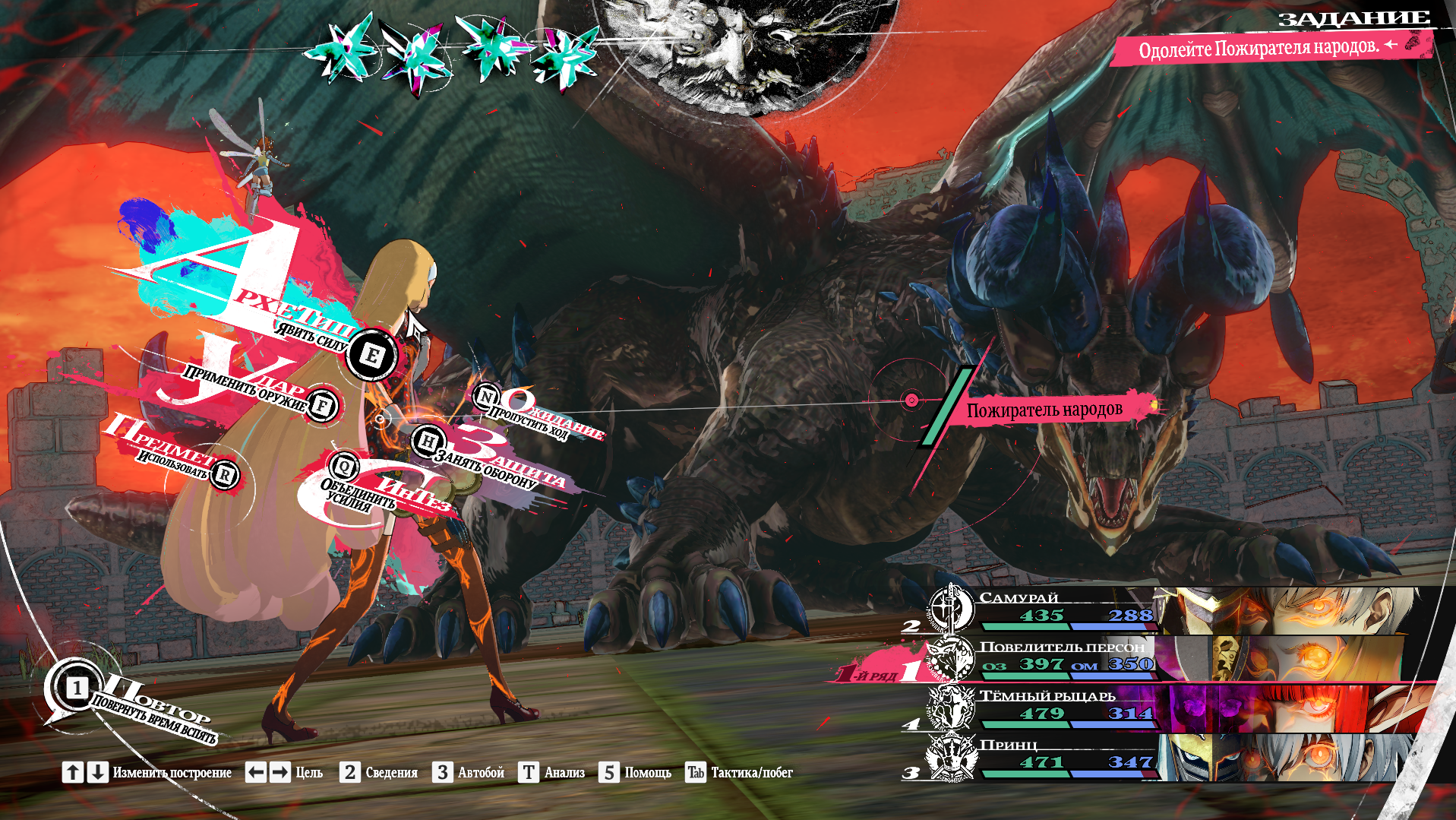Click the Цель target switch option
This screenshot has height=820, width=1456.
(284, 773)
